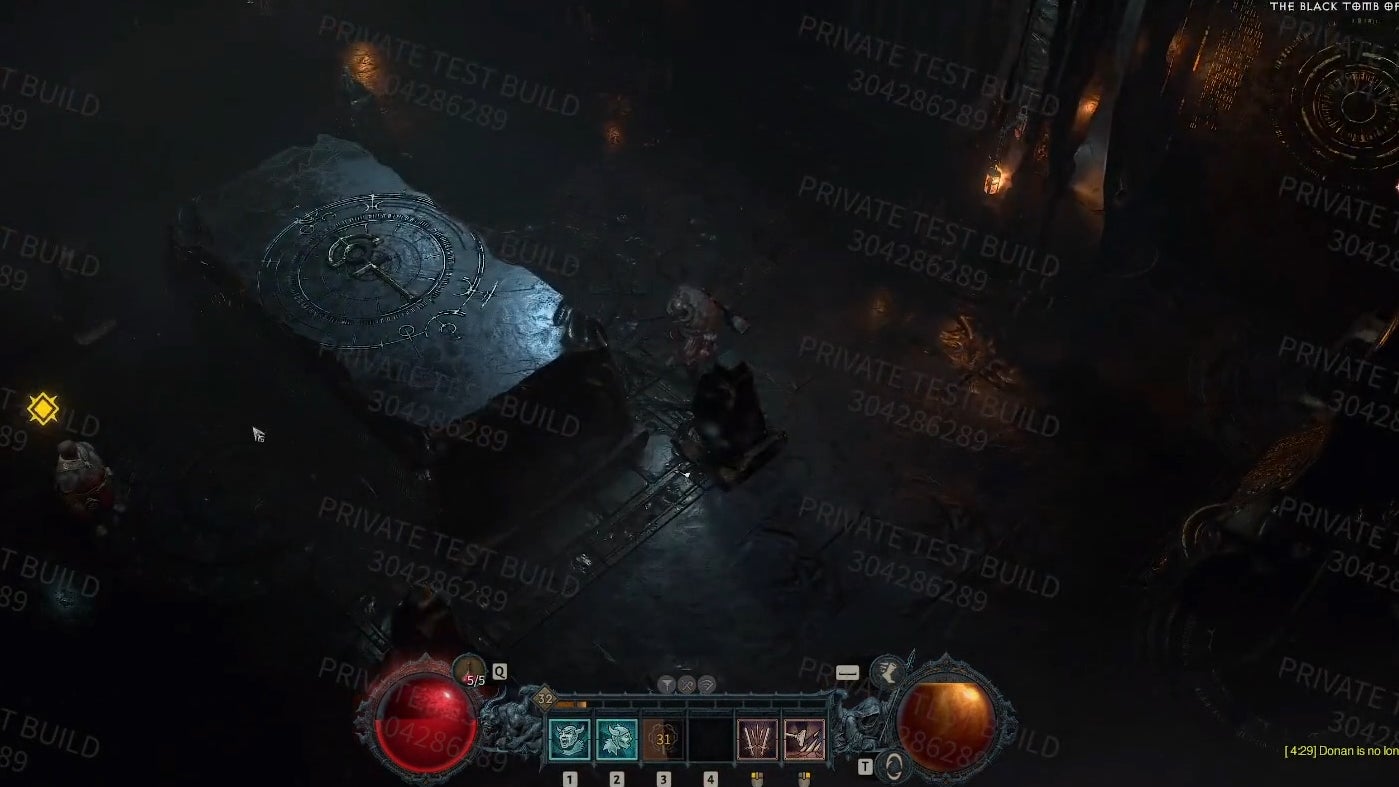1399x787 pixels.
Task: Click the yellow quest marker on the left
Action: [x=42, y=409]
